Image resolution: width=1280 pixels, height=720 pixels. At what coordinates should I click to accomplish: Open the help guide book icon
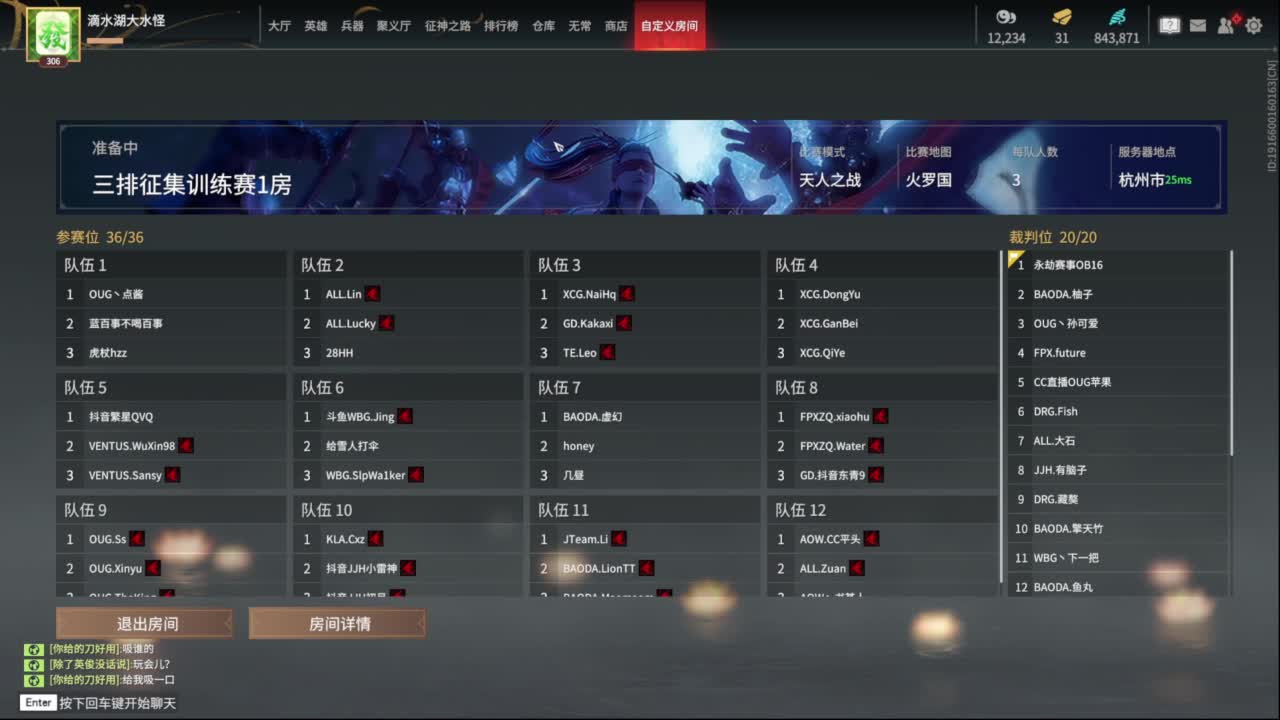[x=1169, y=26]
